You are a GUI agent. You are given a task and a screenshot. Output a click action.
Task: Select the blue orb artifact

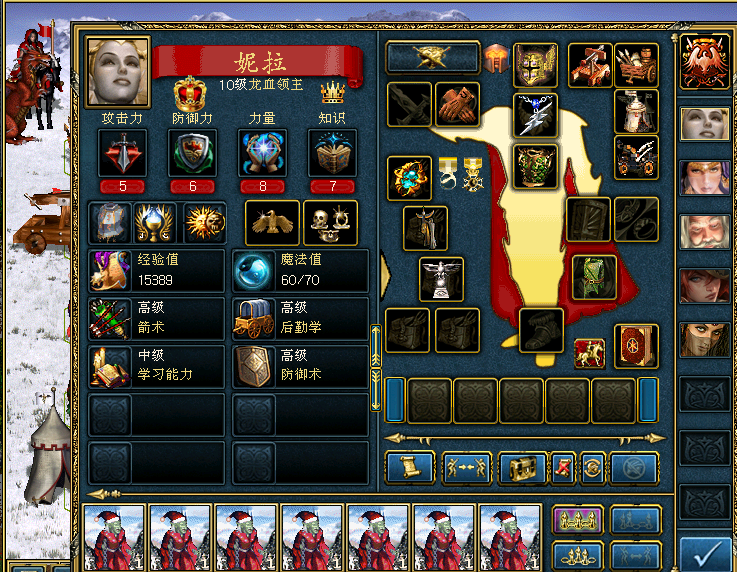(x=409, y=177)
